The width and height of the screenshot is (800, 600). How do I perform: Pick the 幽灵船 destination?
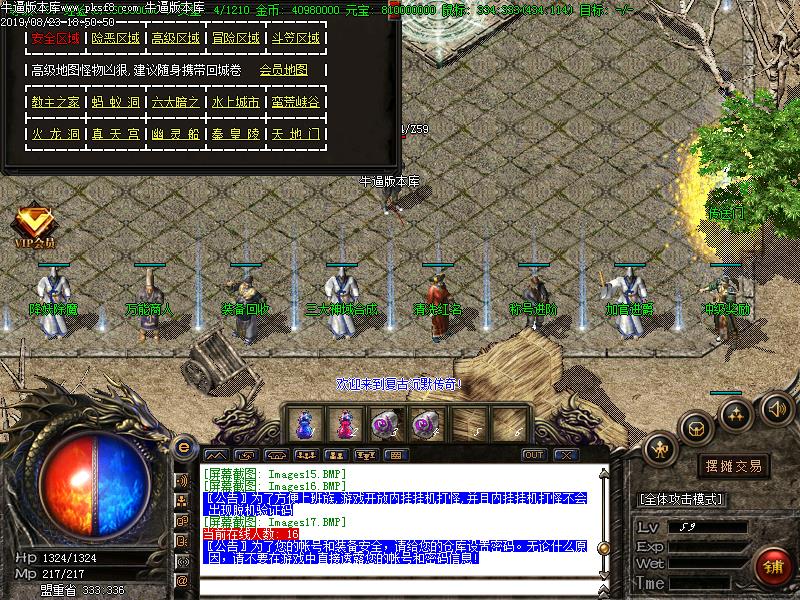(175, 133)
